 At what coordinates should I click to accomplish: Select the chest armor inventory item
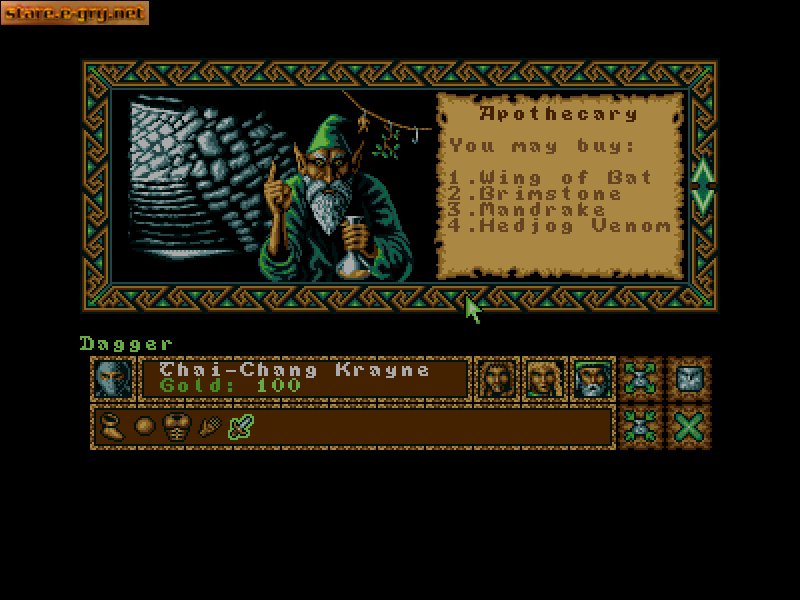coord(178,427)
